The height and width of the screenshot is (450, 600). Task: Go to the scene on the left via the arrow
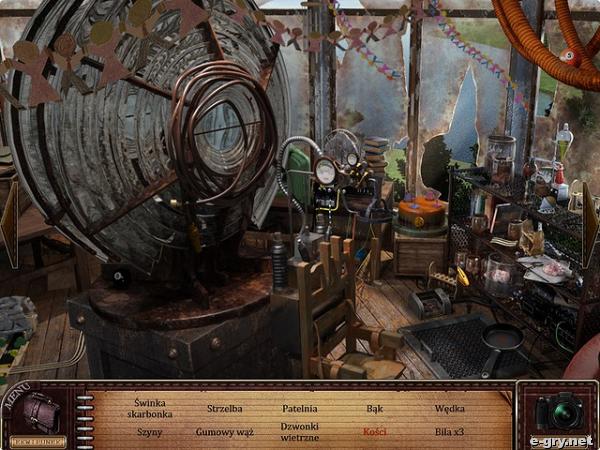coord(9,224)
